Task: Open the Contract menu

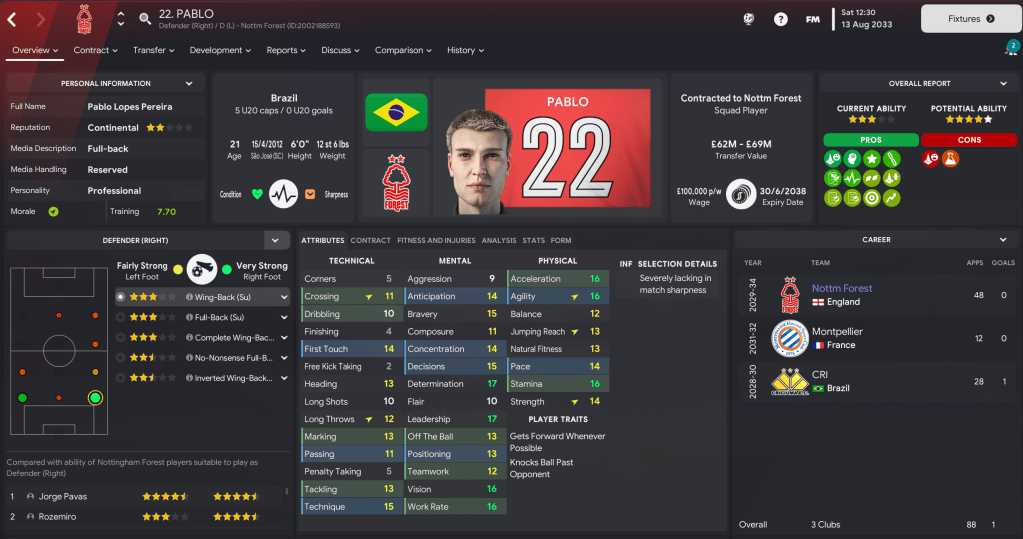Action: (96, 50)
